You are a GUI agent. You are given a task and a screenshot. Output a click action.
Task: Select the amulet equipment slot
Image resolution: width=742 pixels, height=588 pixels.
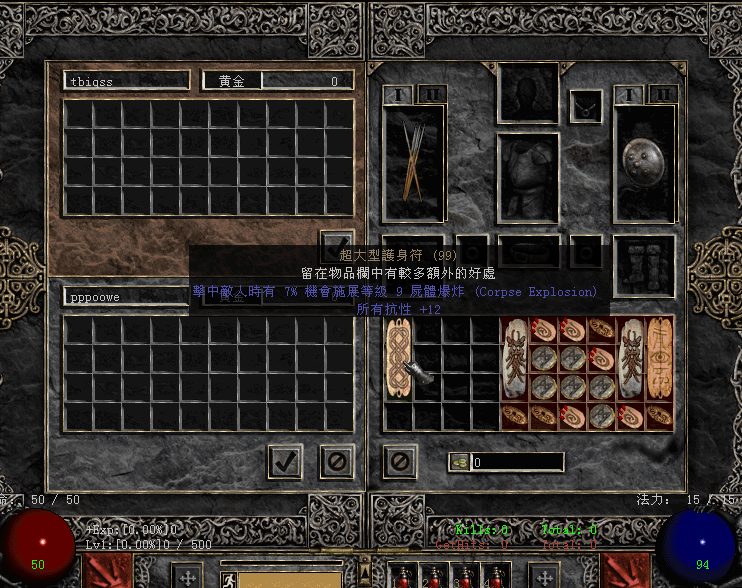[x=585, y=106]
